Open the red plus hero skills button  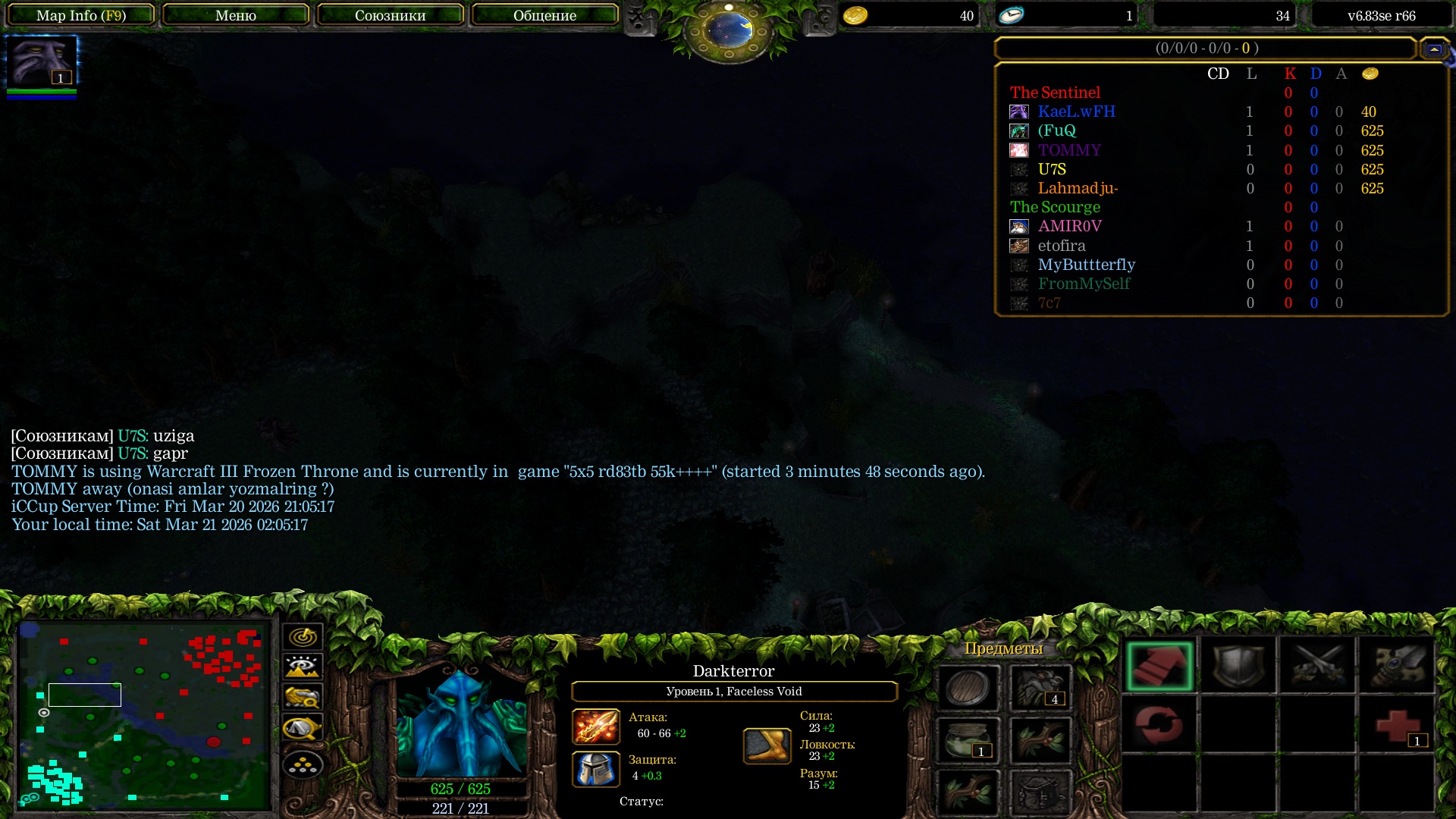pyautogui.click(x=1397, y=726)
